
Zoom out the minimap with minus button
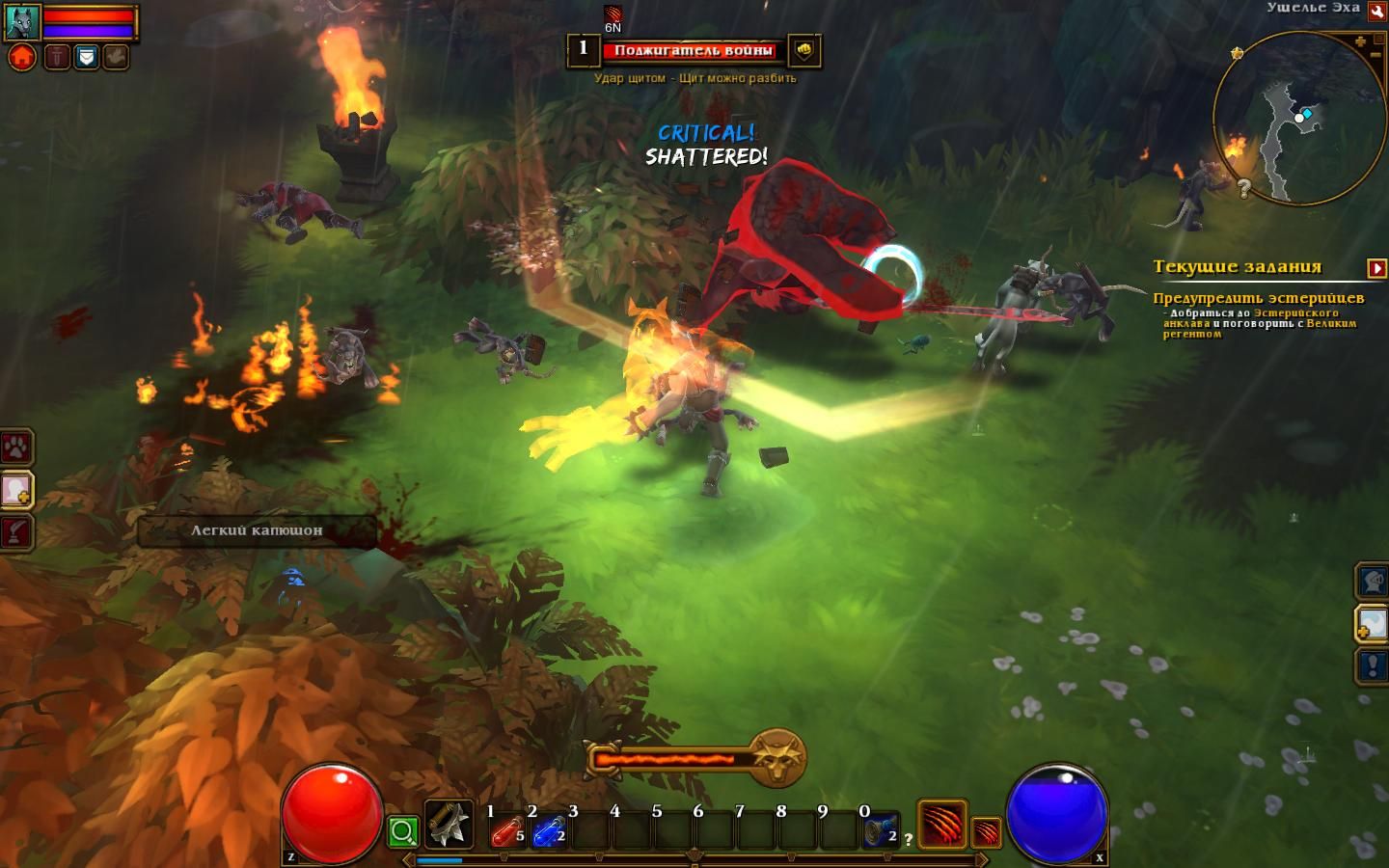pos(1375,56)
